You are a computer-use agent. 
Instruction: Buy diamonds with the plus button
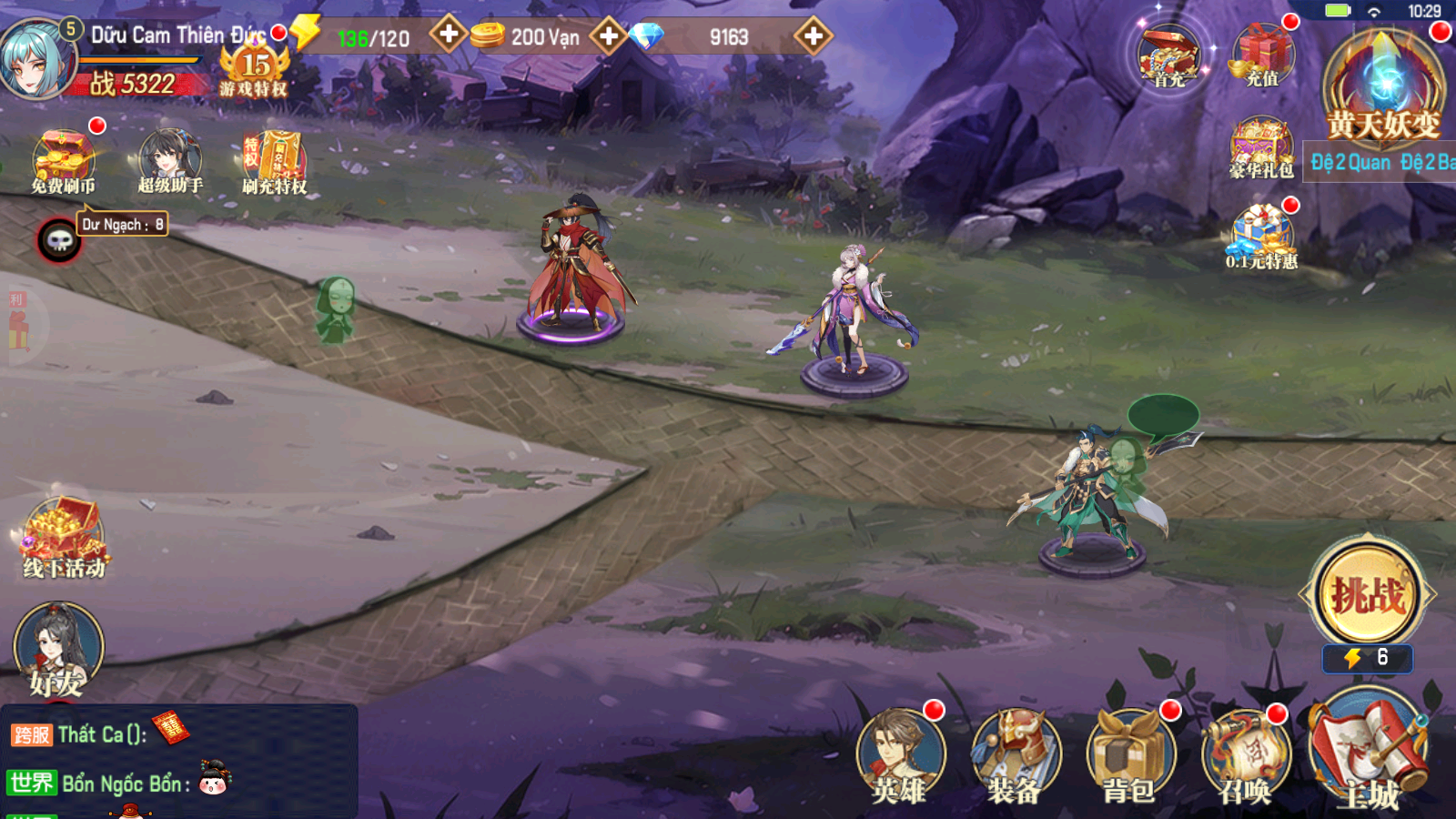click(x=813, y=36)
